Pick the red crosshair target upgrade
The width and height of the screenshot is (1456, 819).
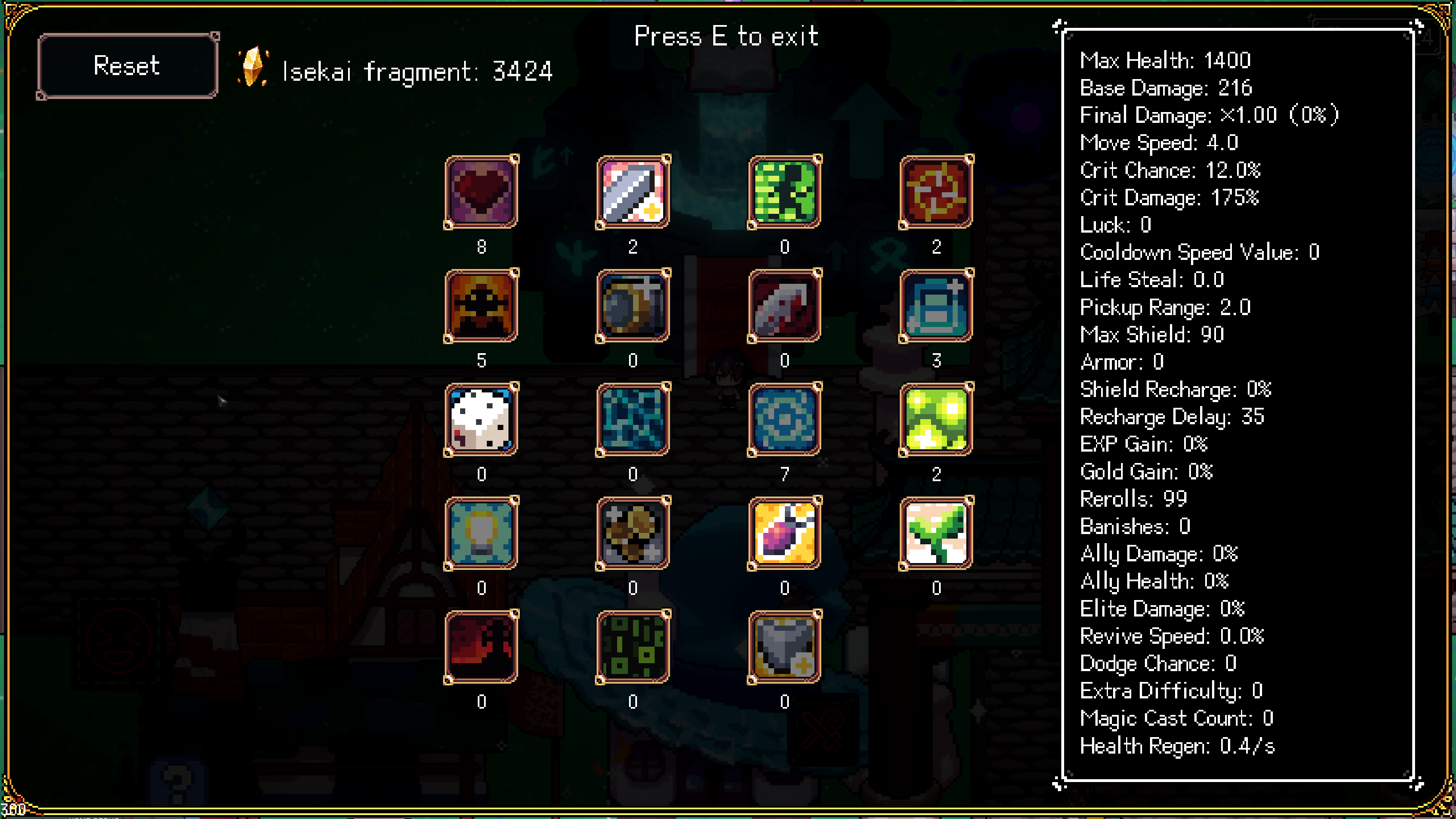coord(936,192)
